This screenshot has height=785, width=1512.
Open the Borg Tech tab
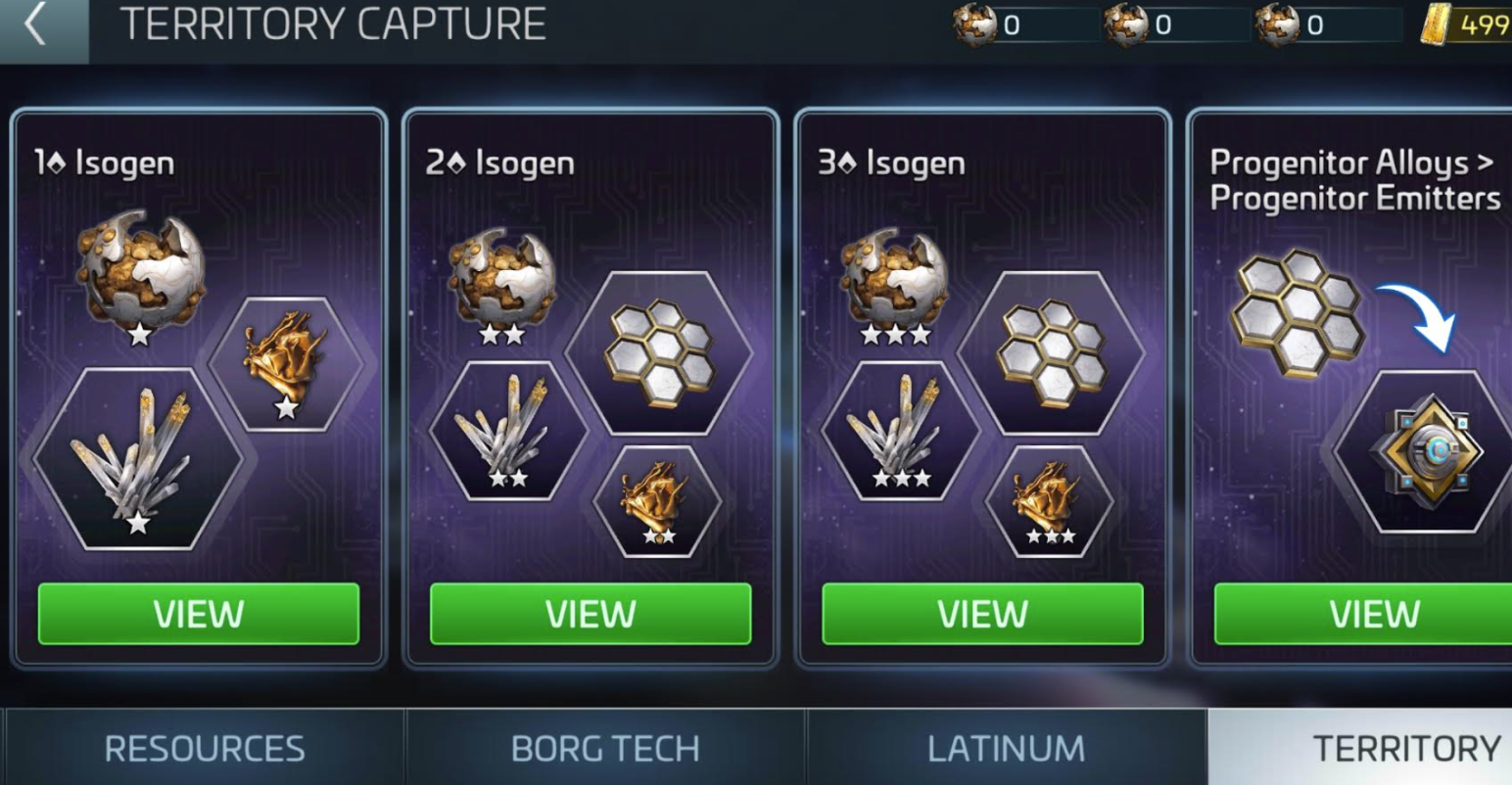pyautogui.click(x=605, y=749)
